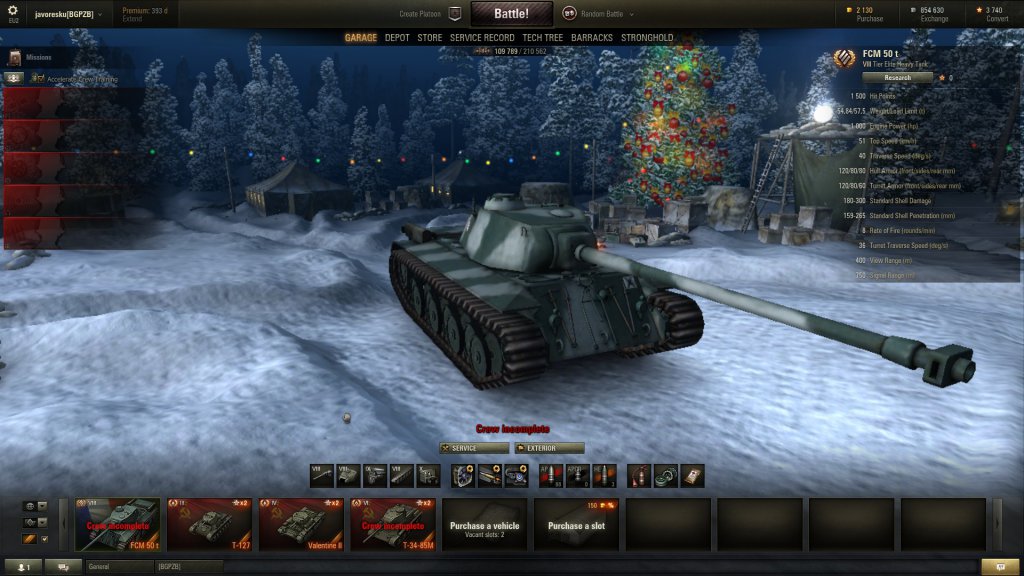Screen dimensions: 1024x576
Task: Go to the Barracks tab
Action: click(592, 38)
